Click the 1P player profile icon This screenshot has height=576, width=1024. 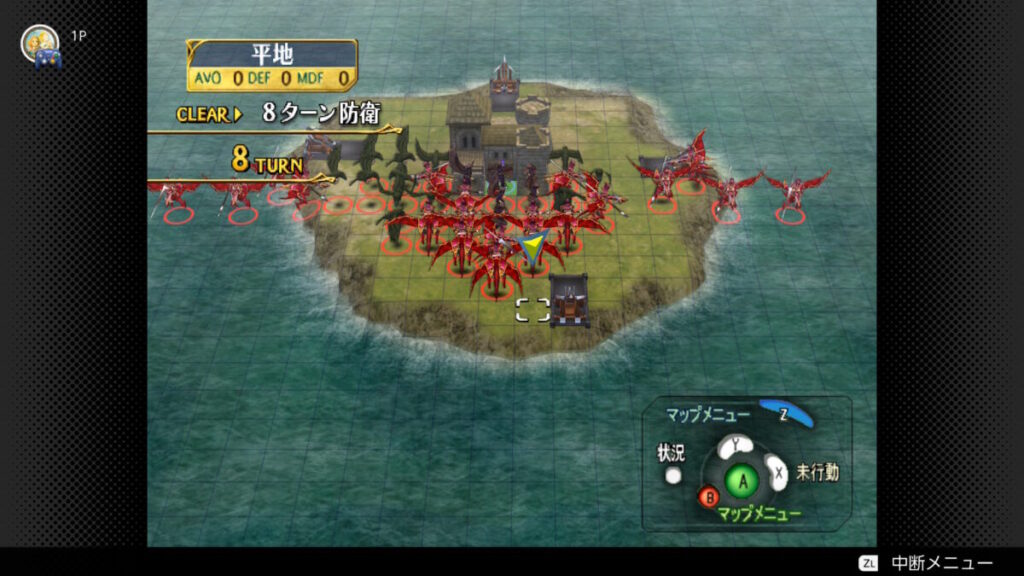pos(40,44)
